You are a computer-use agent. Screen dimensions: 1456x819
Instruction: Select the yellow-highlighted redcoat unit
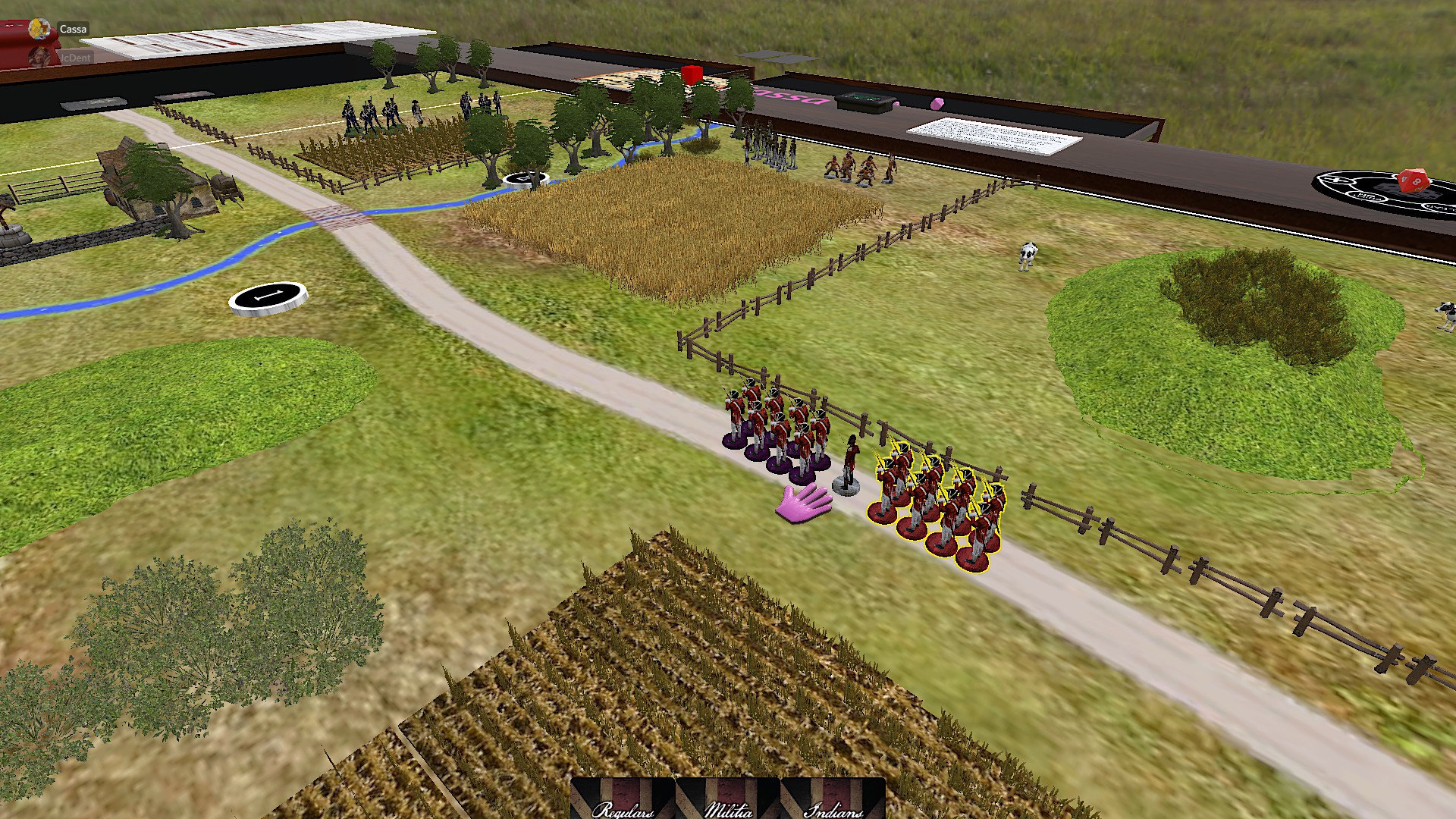[939, 504]
